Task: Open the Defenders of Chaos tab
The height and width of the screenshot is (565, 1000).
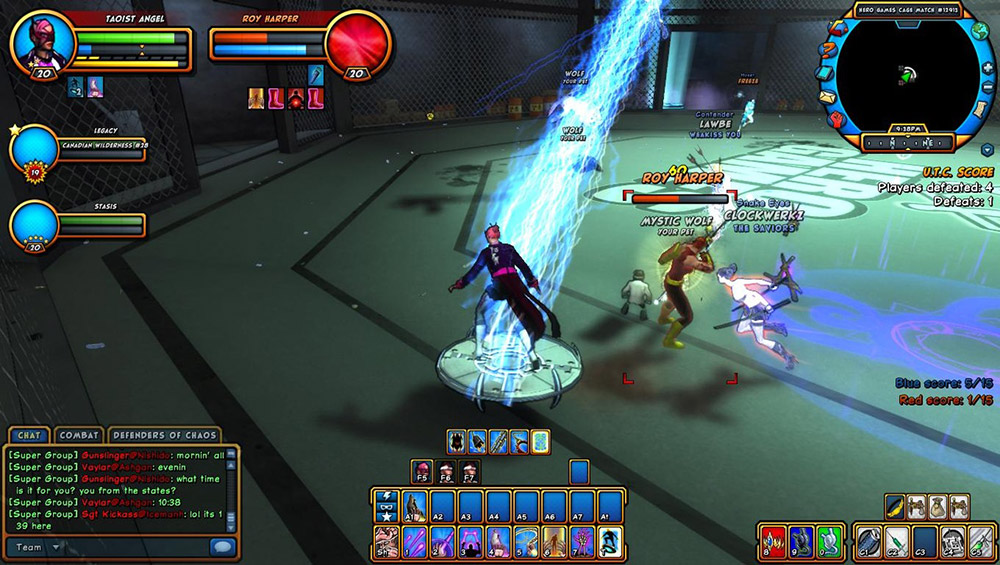Action: tap(163, 435)
